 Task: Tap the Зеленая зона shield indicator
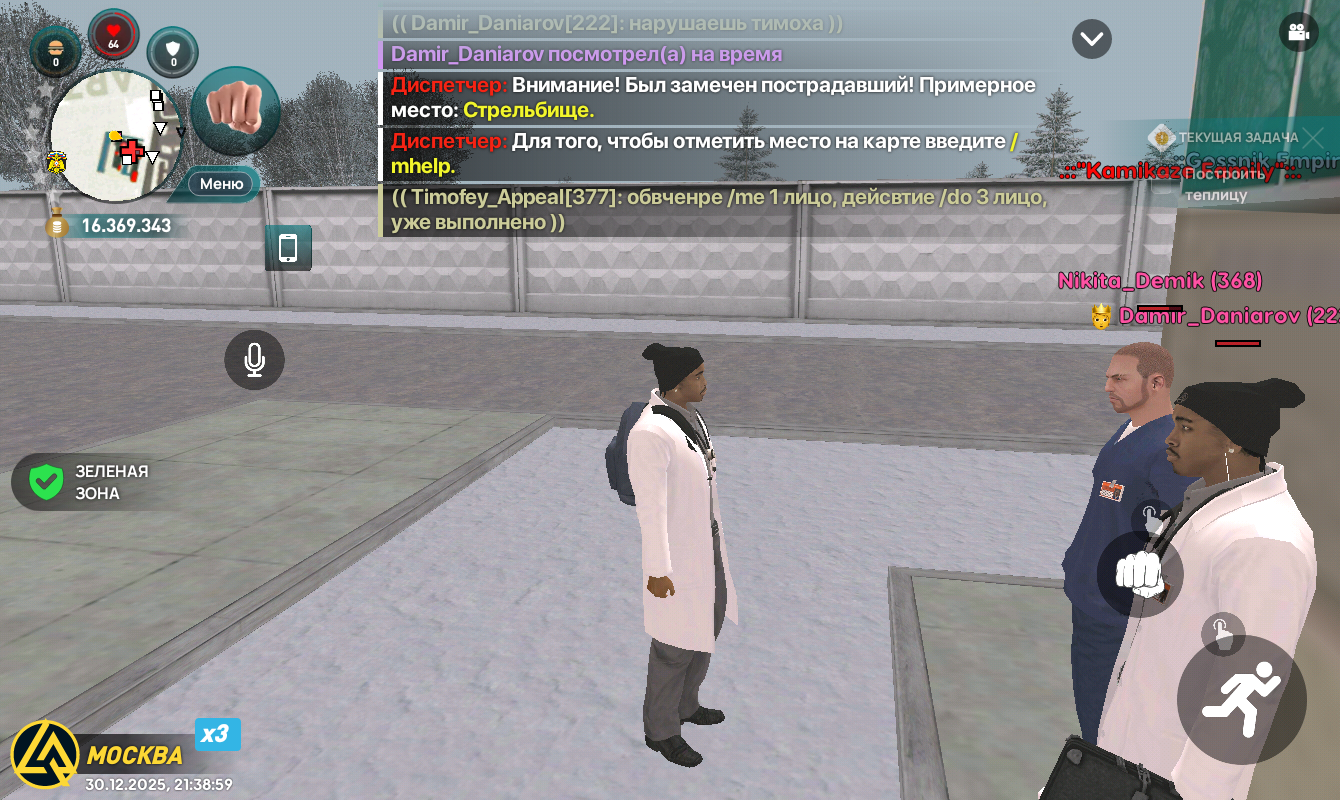click(x=47, y=482)
